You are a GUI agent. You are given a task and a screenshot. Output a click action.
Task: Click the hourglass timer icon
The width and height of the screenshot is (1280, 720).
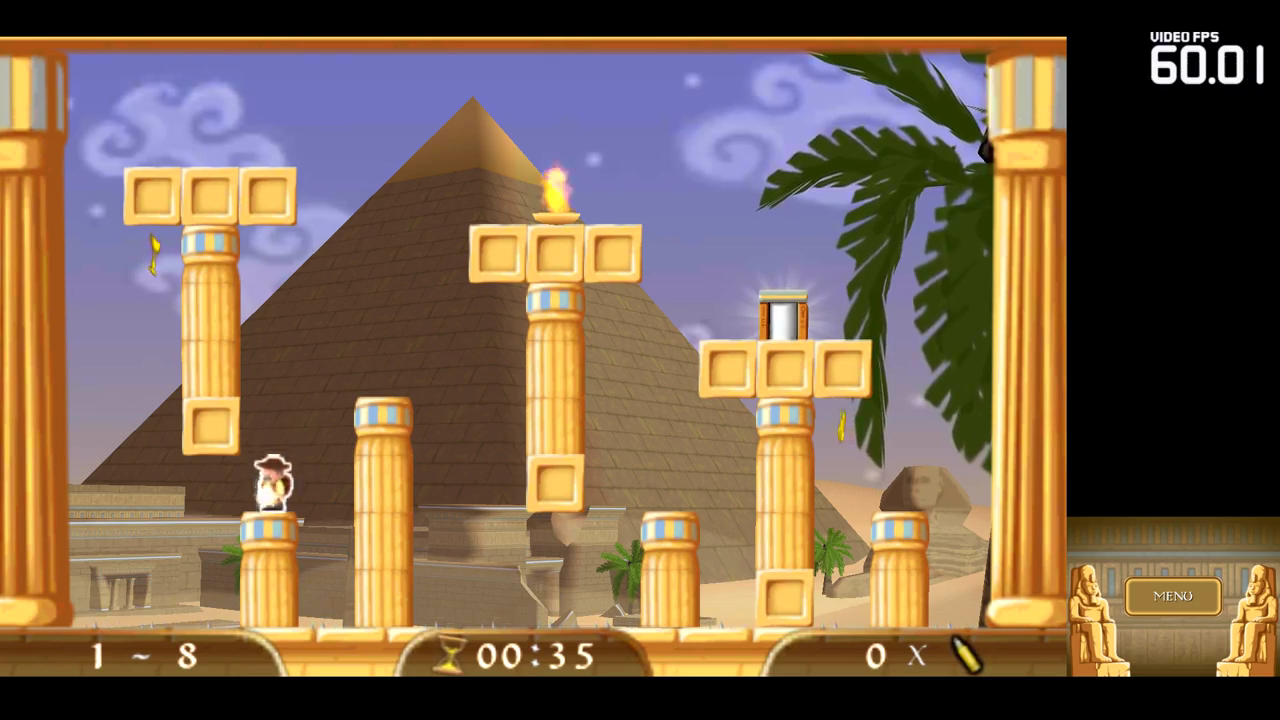click(449, 655)
